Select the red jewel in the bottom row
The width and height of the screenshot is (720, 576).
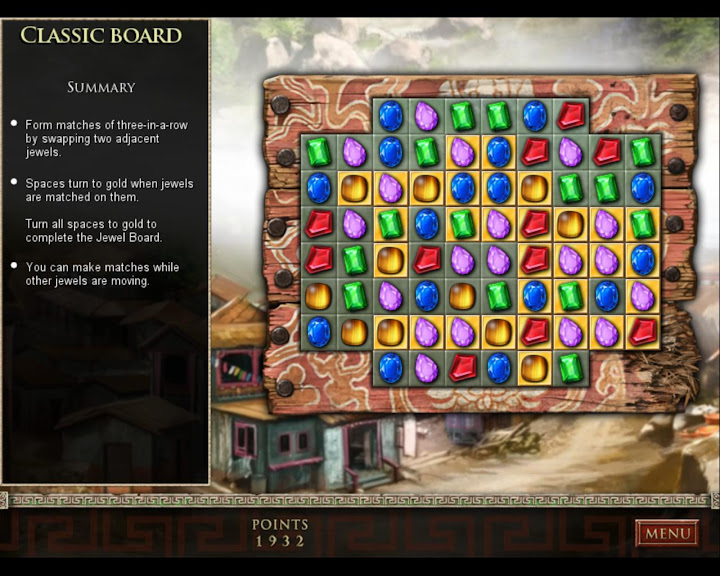(x=463, y=368)
